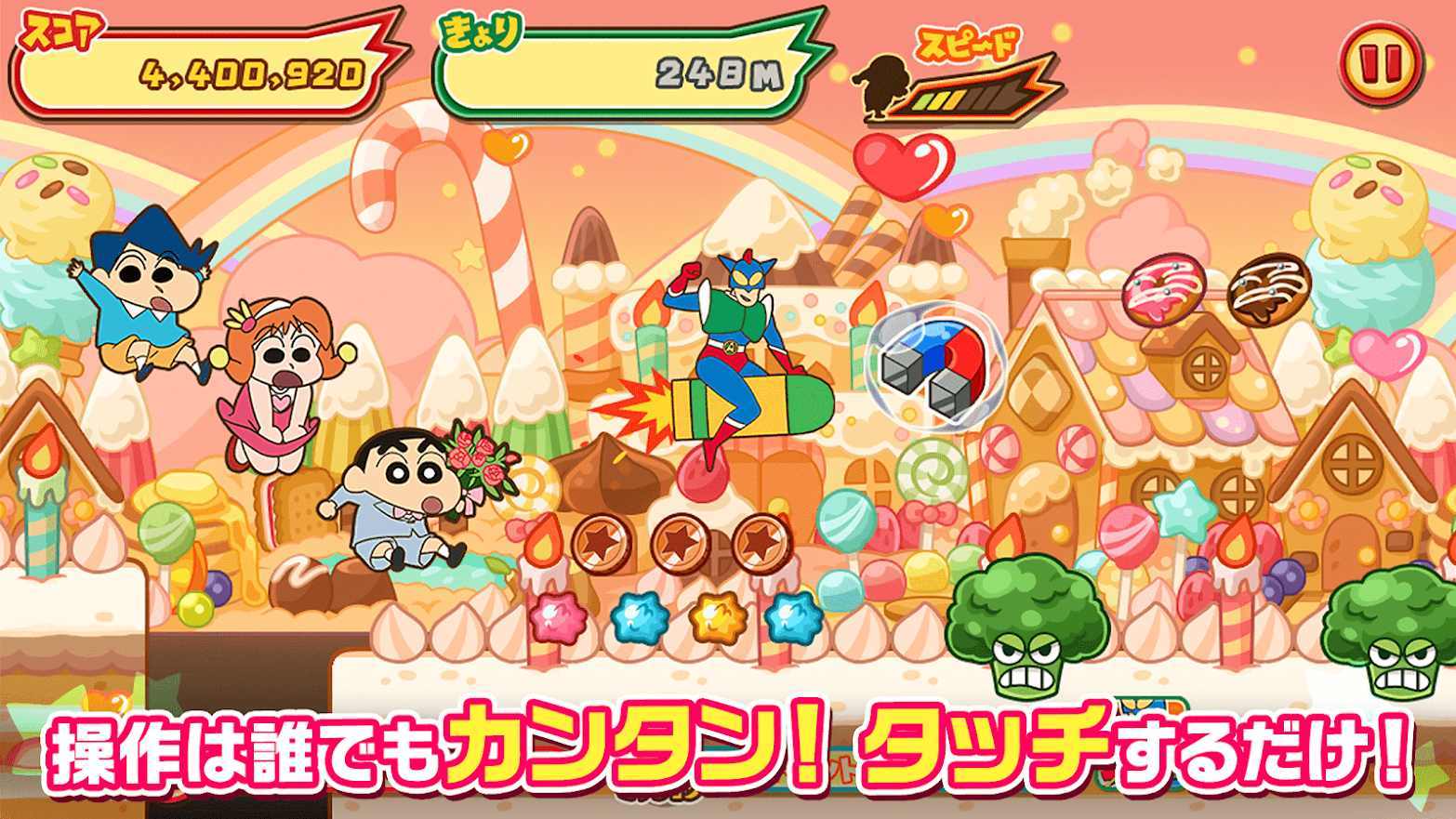Tap the small orange heart candy
1456x819 pixels.
946,223
